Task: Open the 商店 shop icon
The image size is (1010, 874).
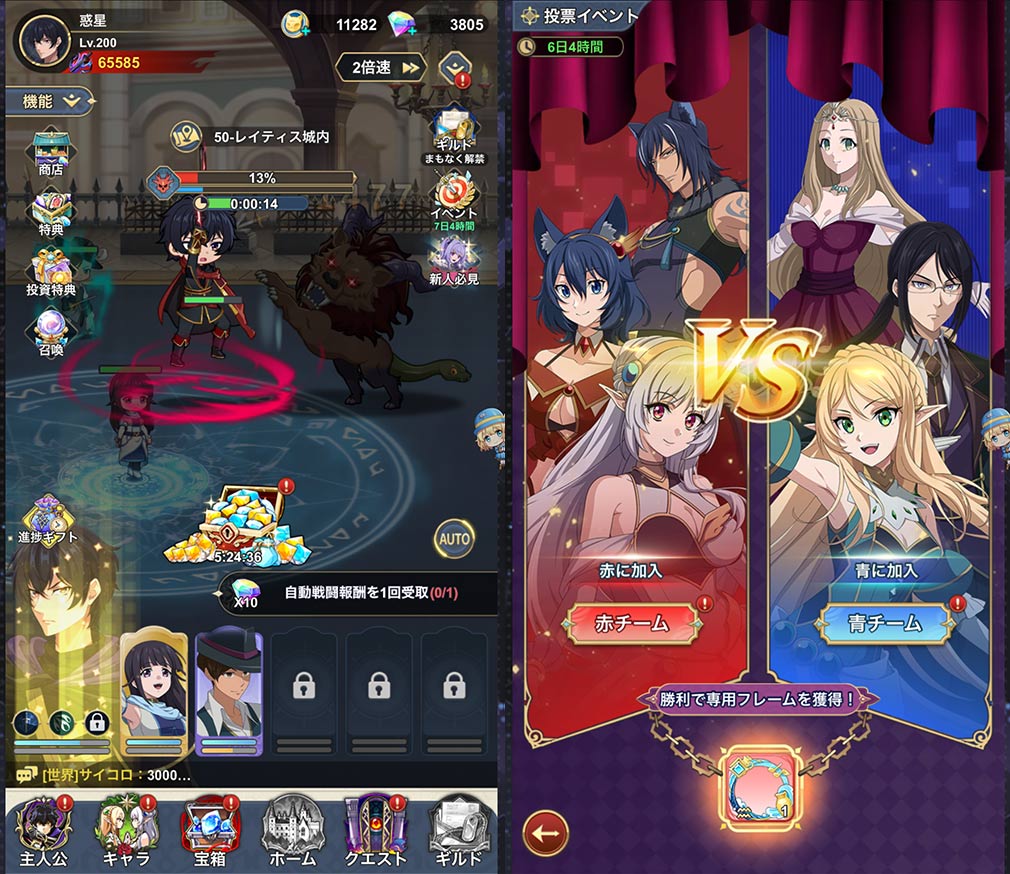Action: pyautogui.click(x=50, y=152)
